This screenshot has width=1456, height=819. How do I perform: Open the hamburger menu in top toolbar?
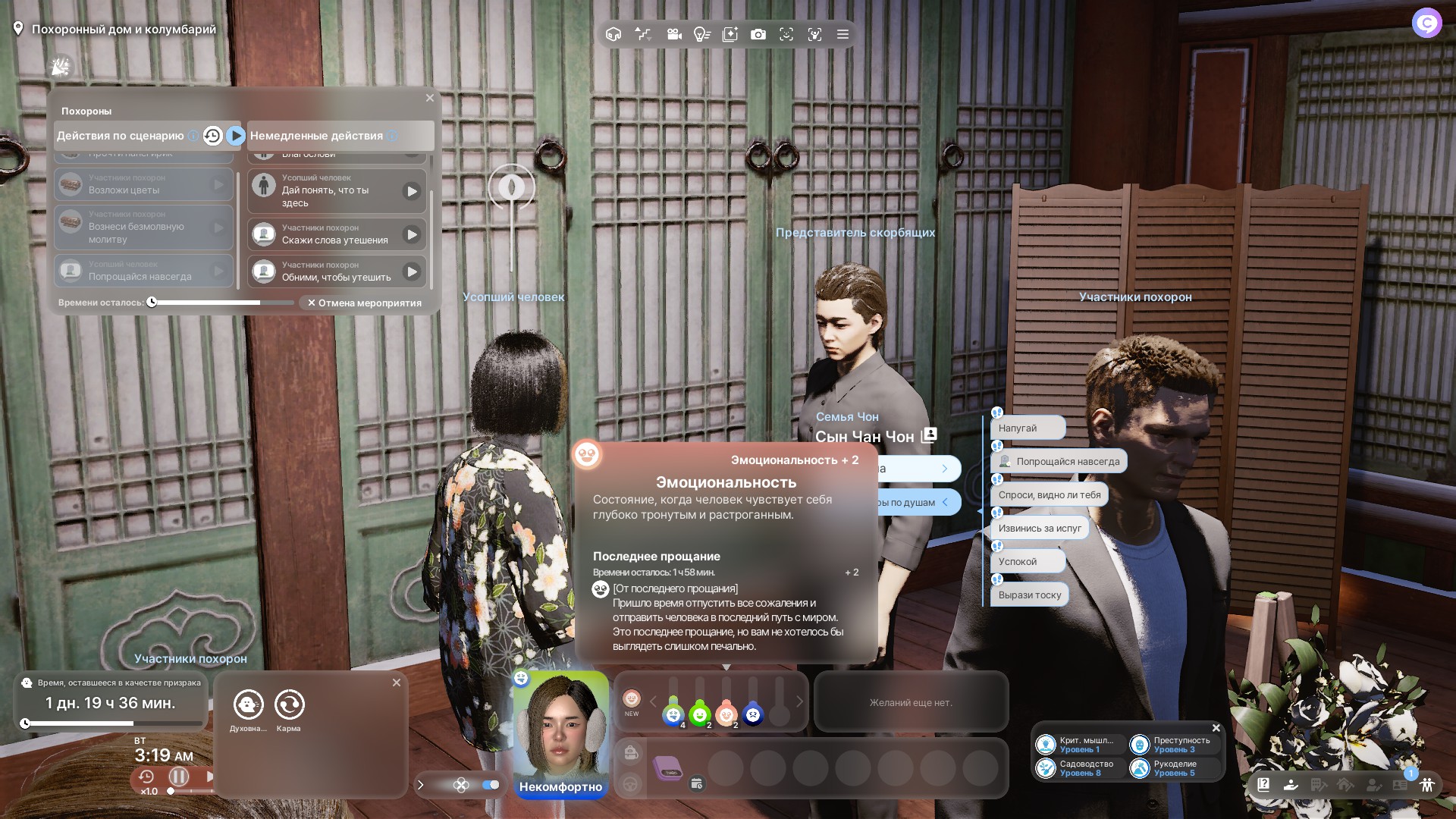843,34
